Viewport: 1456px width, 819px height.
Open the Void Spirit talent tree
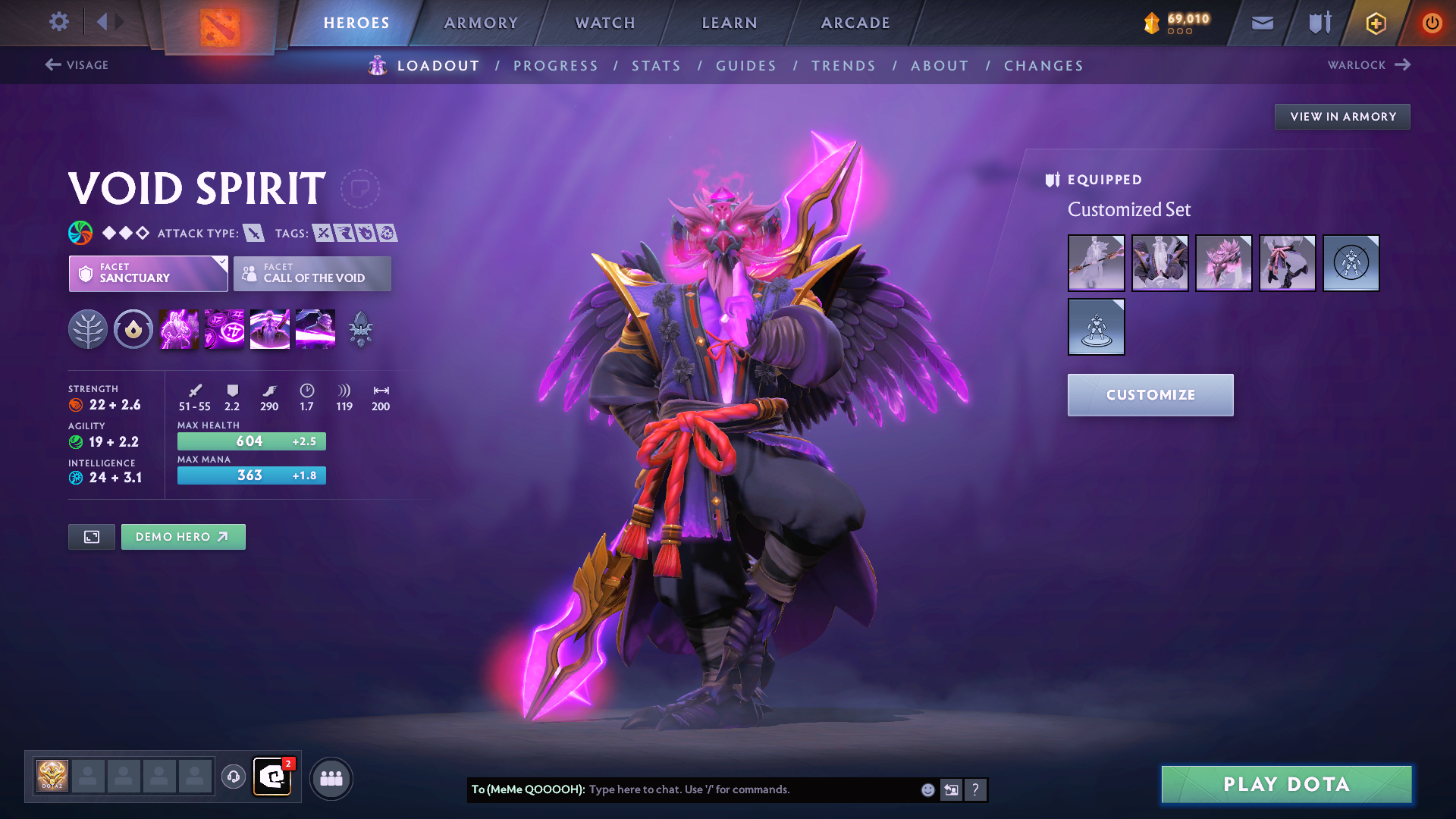[89, 328]
